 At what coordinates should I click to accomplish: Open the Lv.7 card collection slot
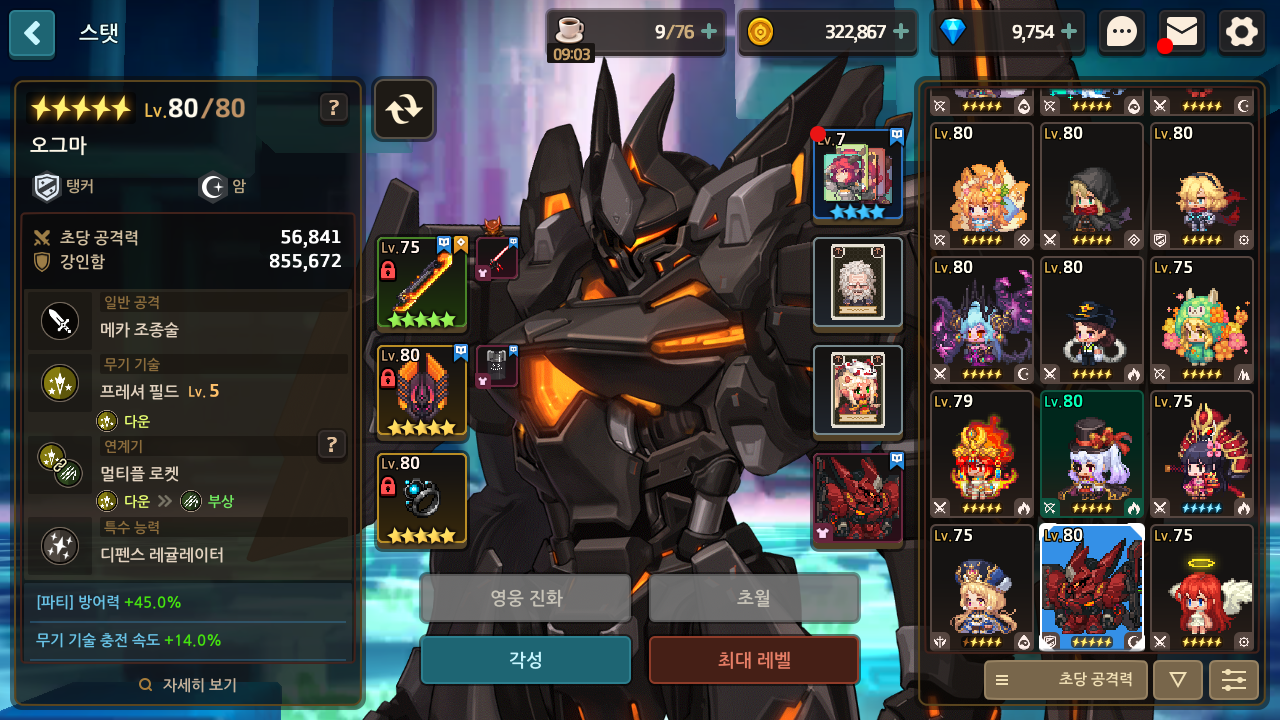pyautogui.click(x=857, y=175)
